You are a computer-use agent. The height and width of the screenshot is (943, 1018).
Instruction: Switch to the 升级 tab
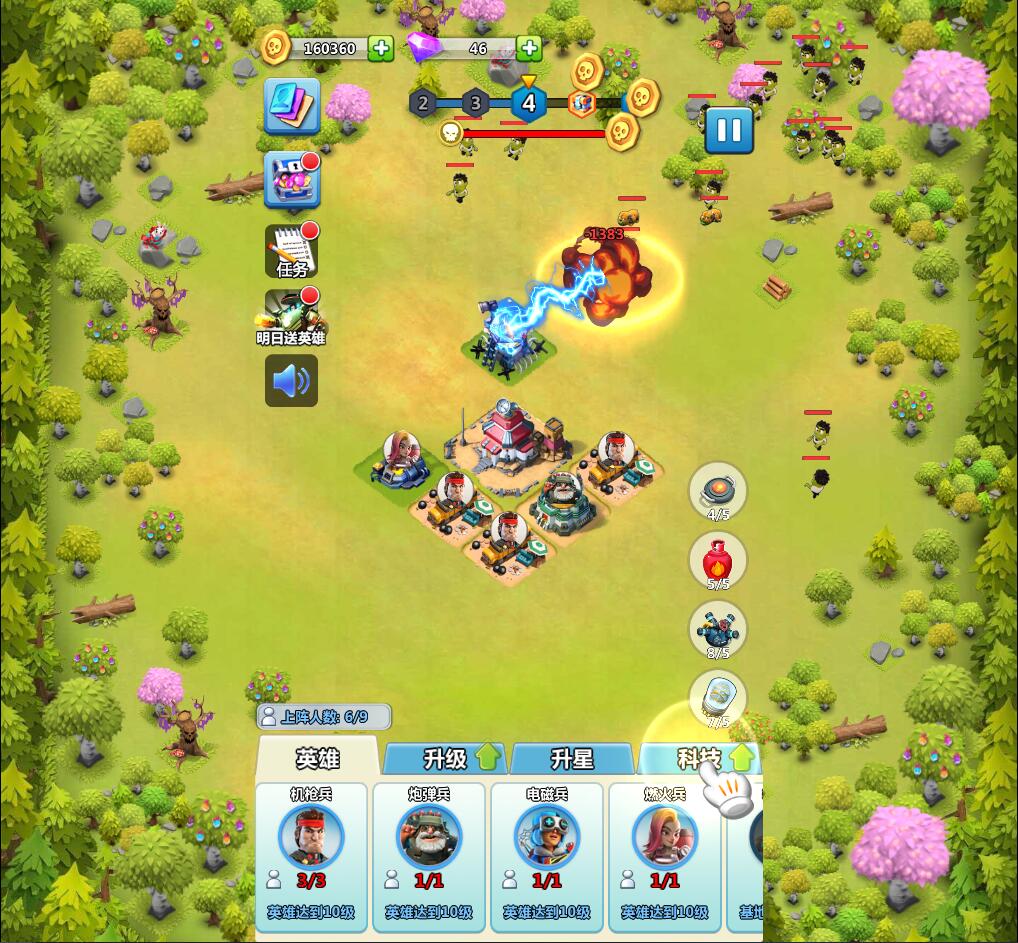tap(446, 759)
